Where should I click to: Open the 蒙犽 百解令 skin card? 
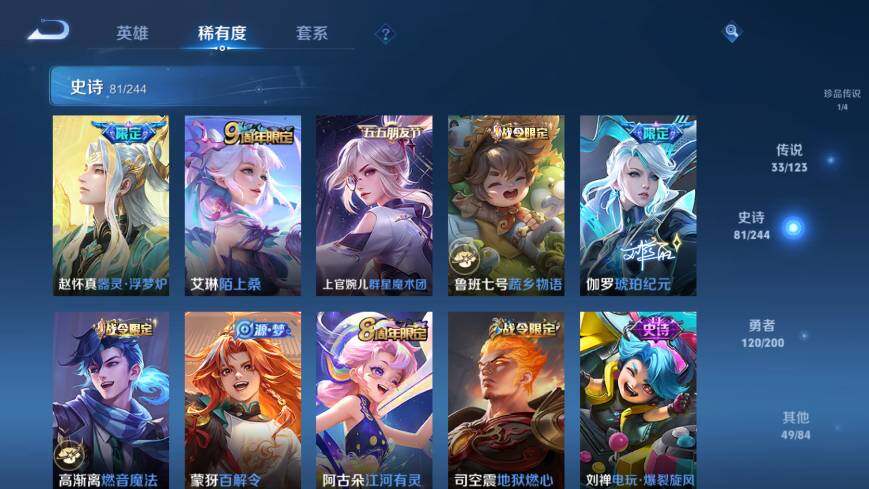(243, 400)
